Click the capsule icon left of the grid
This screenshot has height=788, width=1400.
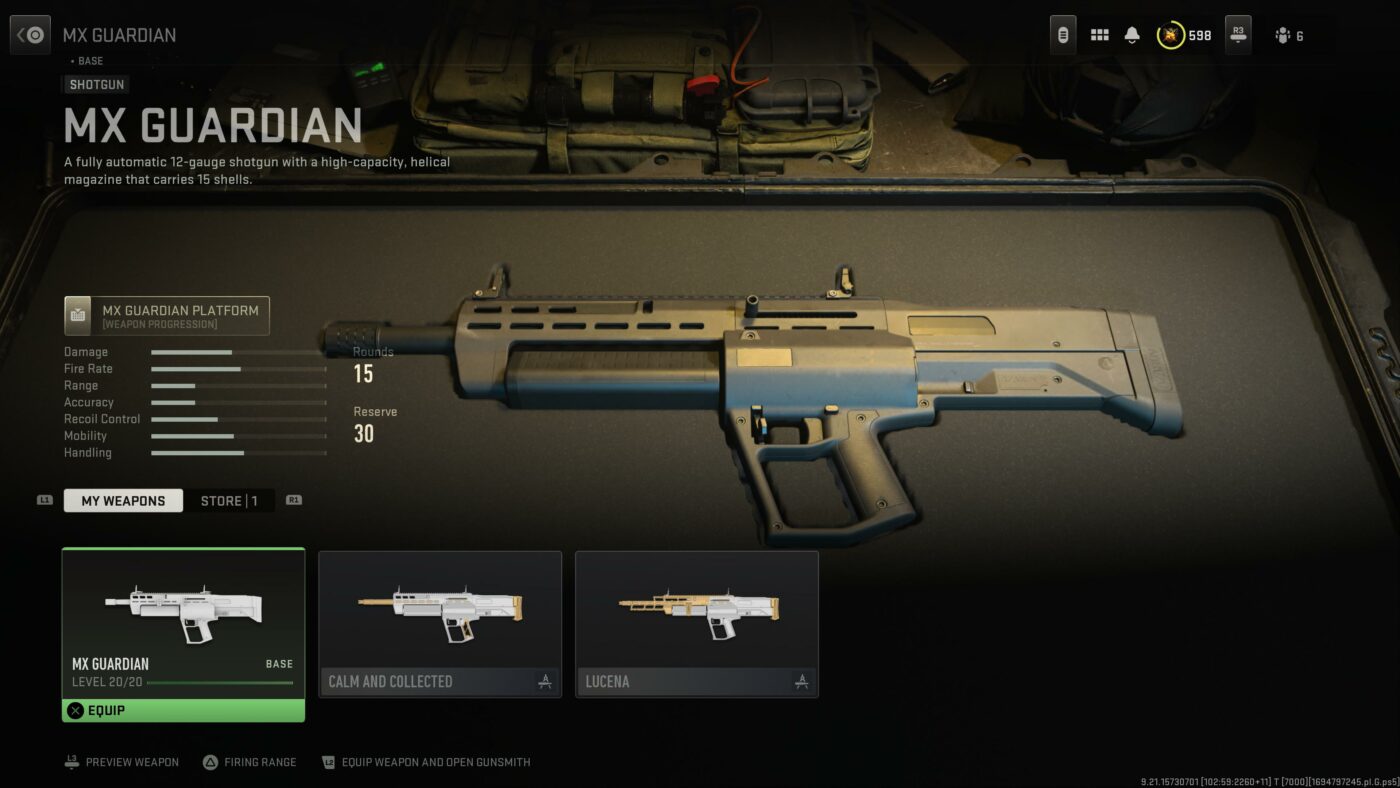1062,34
